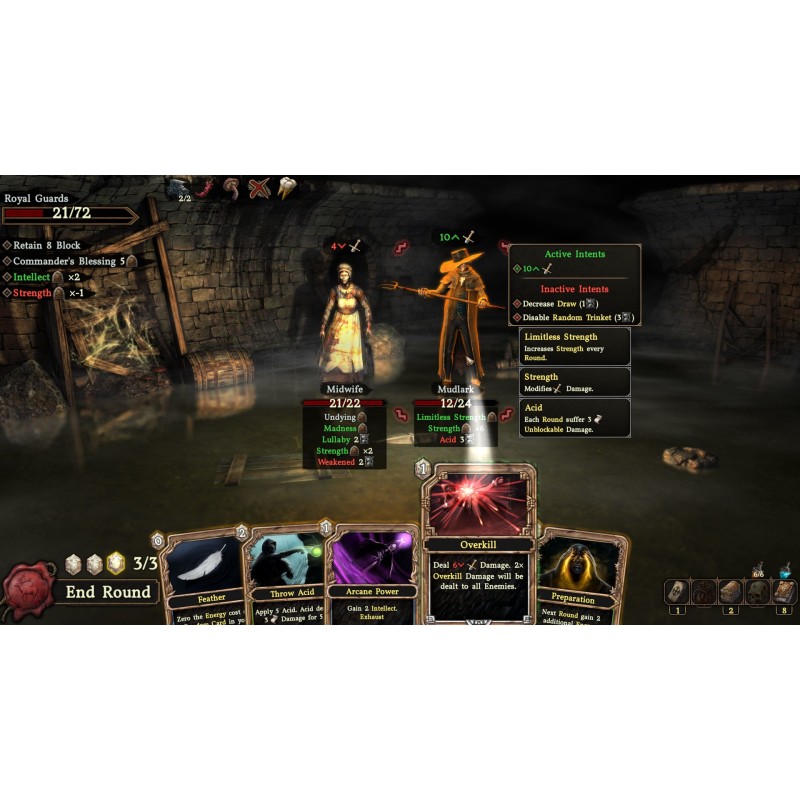Inspect the mushroom trinket
Screen dimensions: 800x800
[233, 187]
